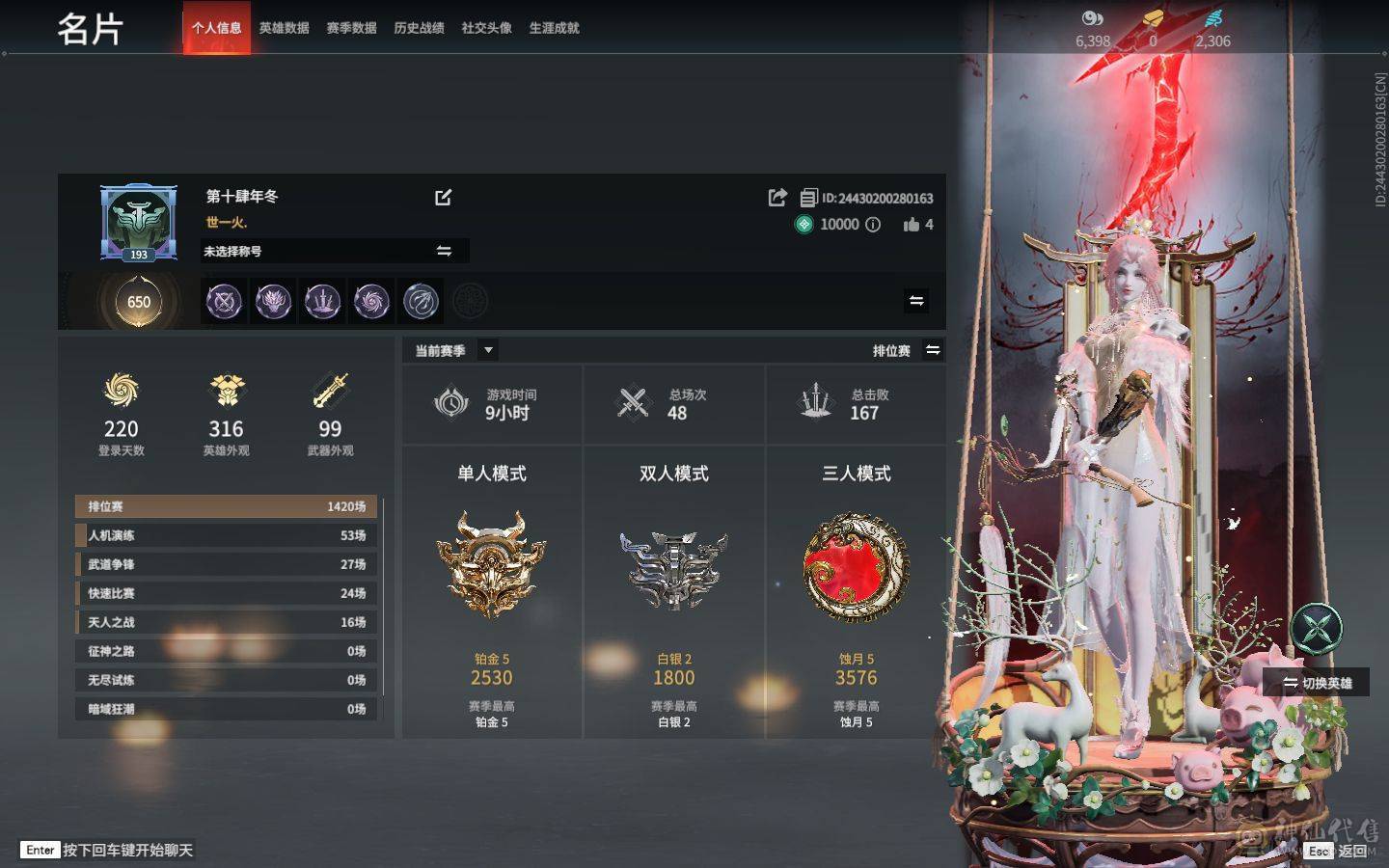Image resolution: width=1389 pixels, height=868 pixels.
Task: Click the 切换英雄 button
Action: pos(1317,683)
